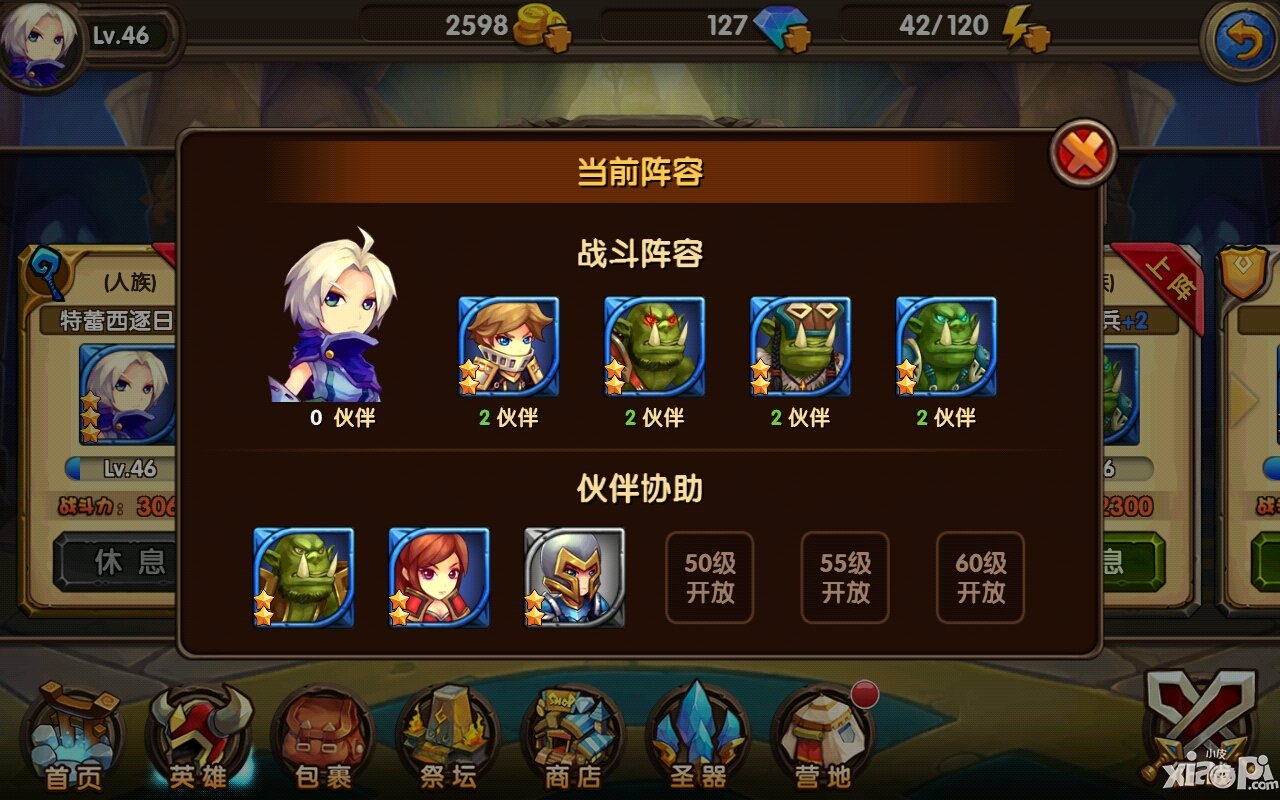
Task: Select the blond knight hero with 2 伙伴
Action: (509, 346)
